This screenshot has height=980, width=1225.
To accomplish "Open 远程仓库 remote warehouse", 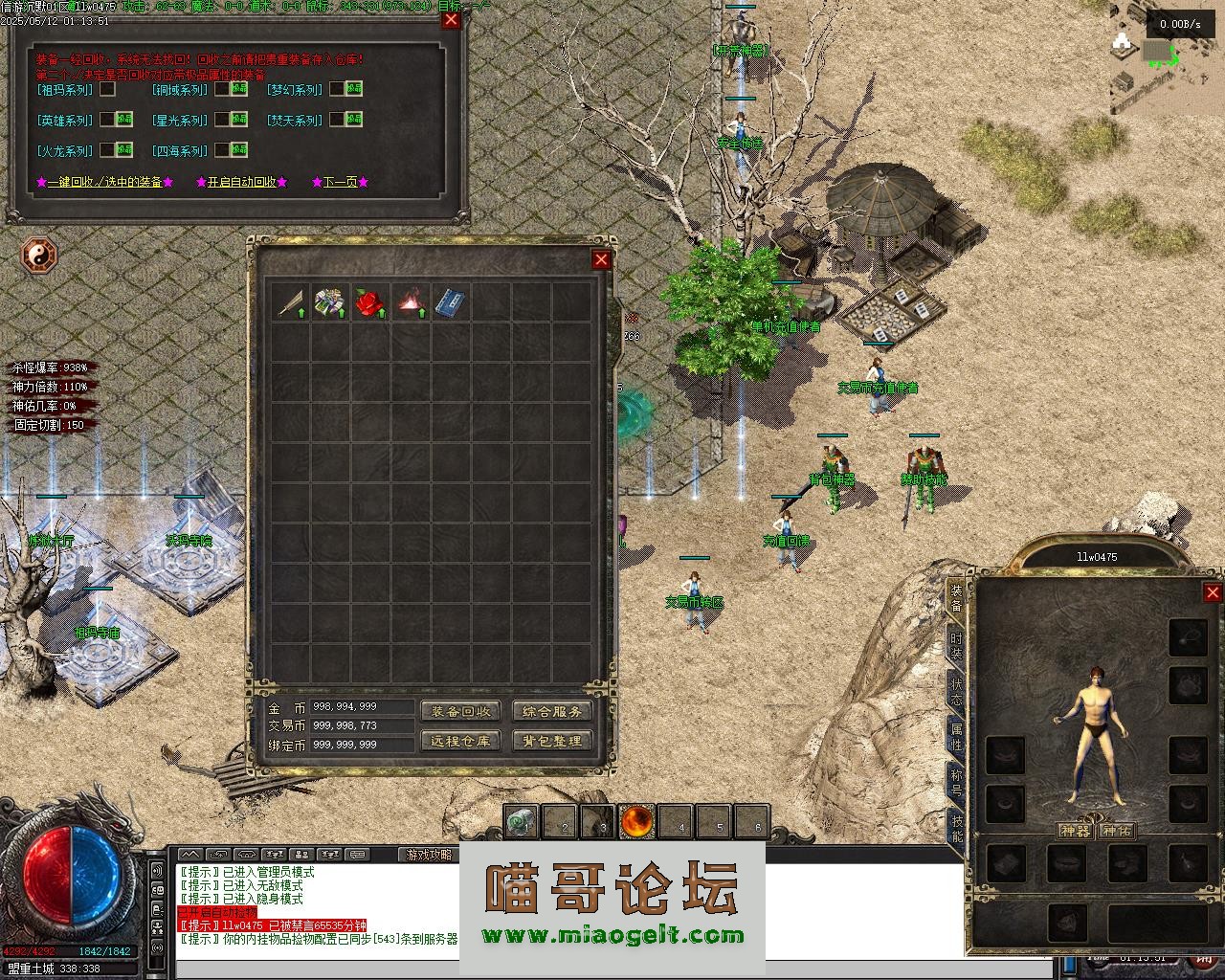I will 460,741.
